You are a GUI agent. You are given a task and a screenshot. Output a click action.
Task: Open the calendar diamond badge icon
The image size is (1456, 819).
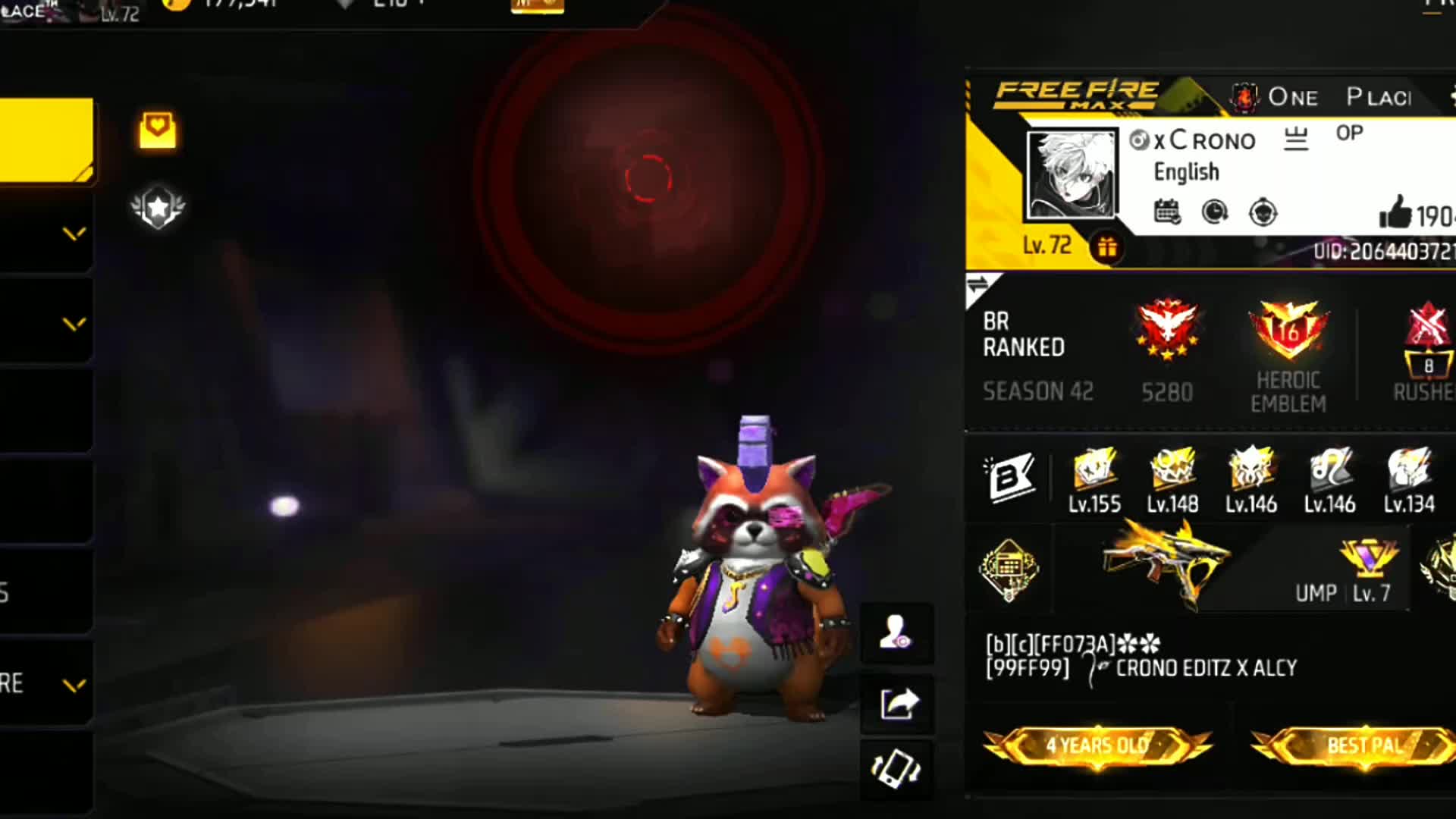click(1009, 570)
